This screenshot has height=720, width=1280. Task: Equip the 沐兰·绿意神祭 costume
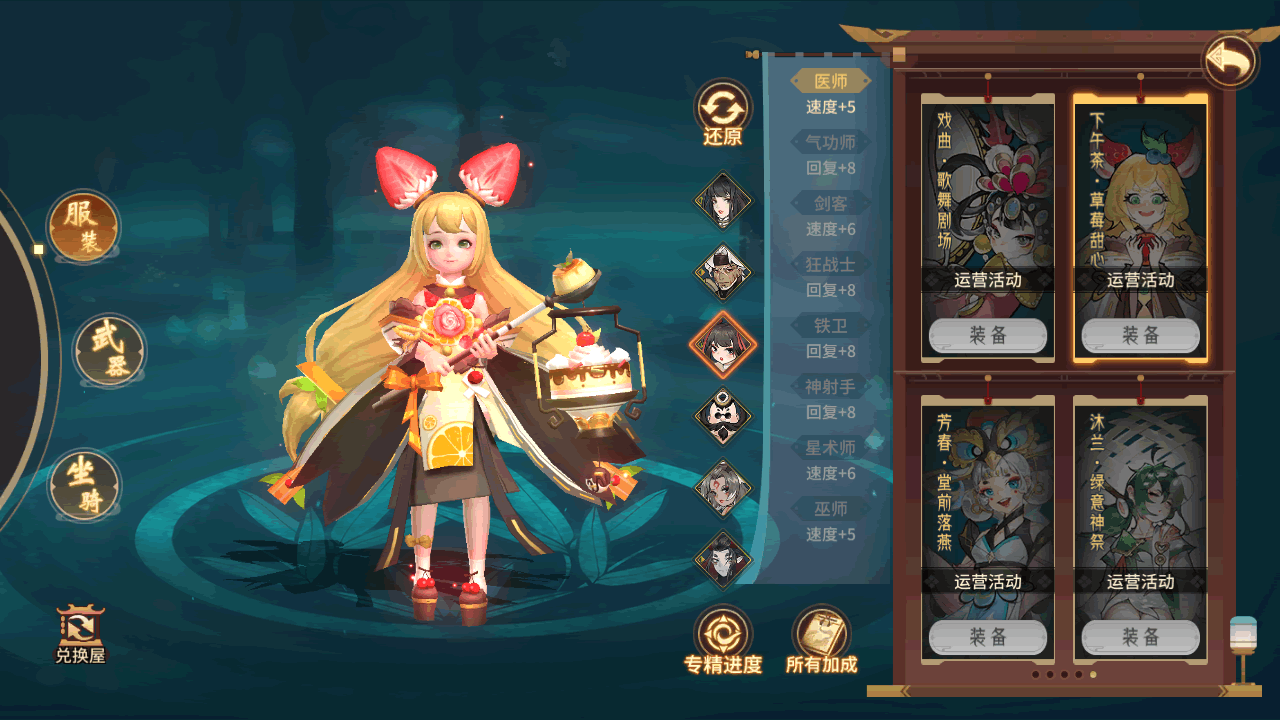pyautogui.click(x=1140, y=637)
